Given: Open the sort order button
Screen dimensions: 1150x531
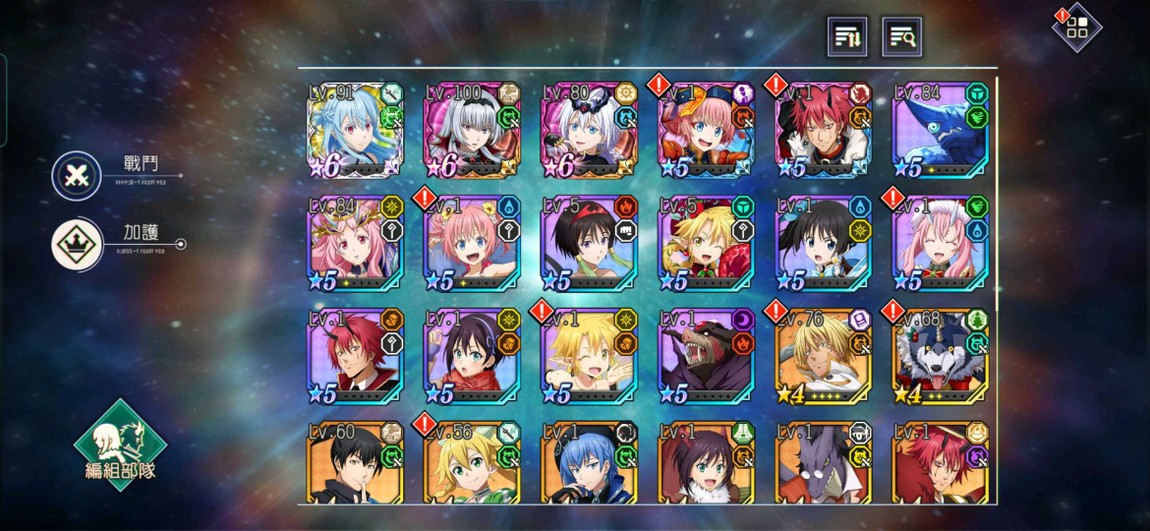Looking at the screenshot, I should coord(848,37).
